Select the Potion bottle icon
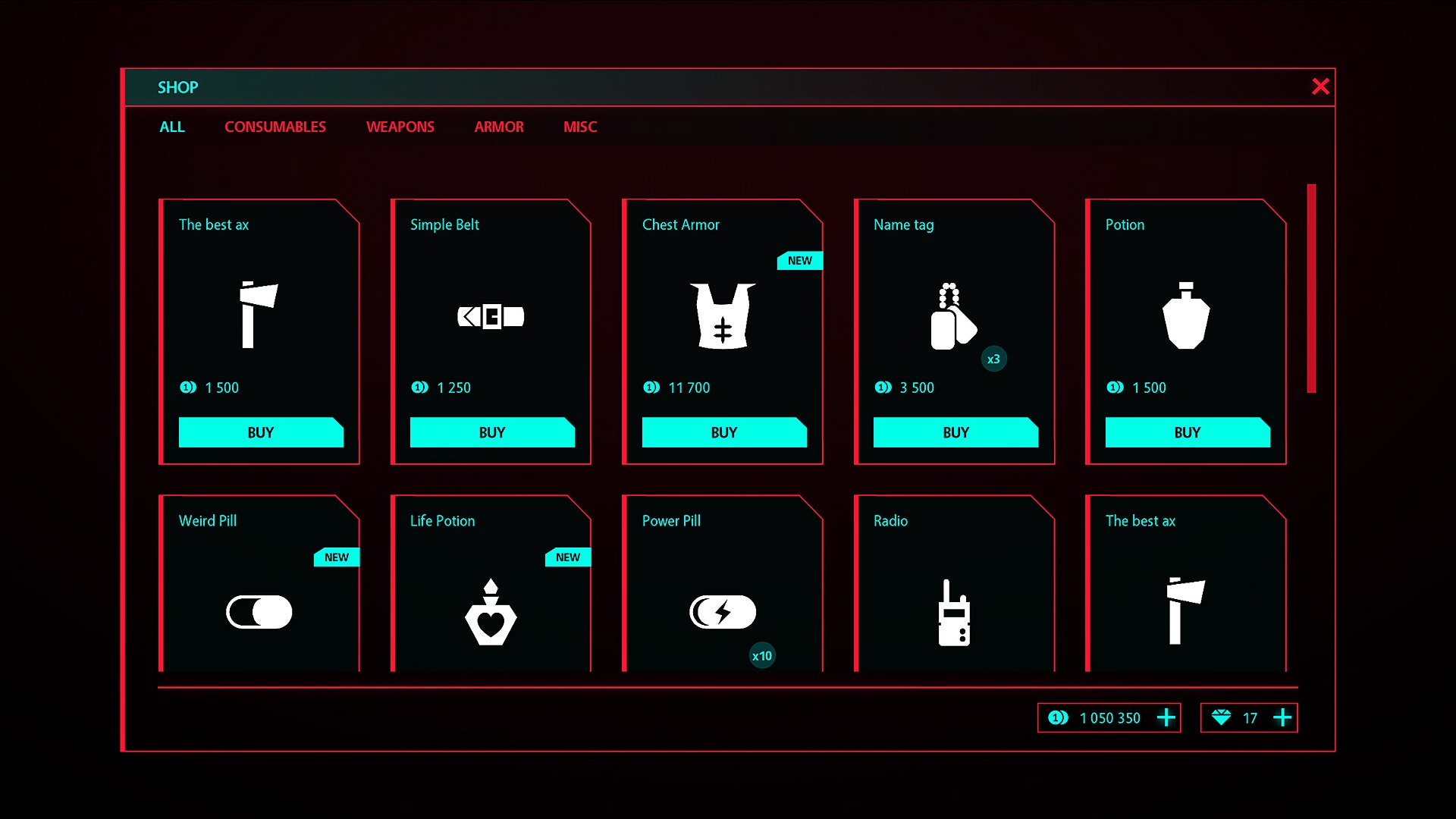1456x819 pixels. 1187,316
